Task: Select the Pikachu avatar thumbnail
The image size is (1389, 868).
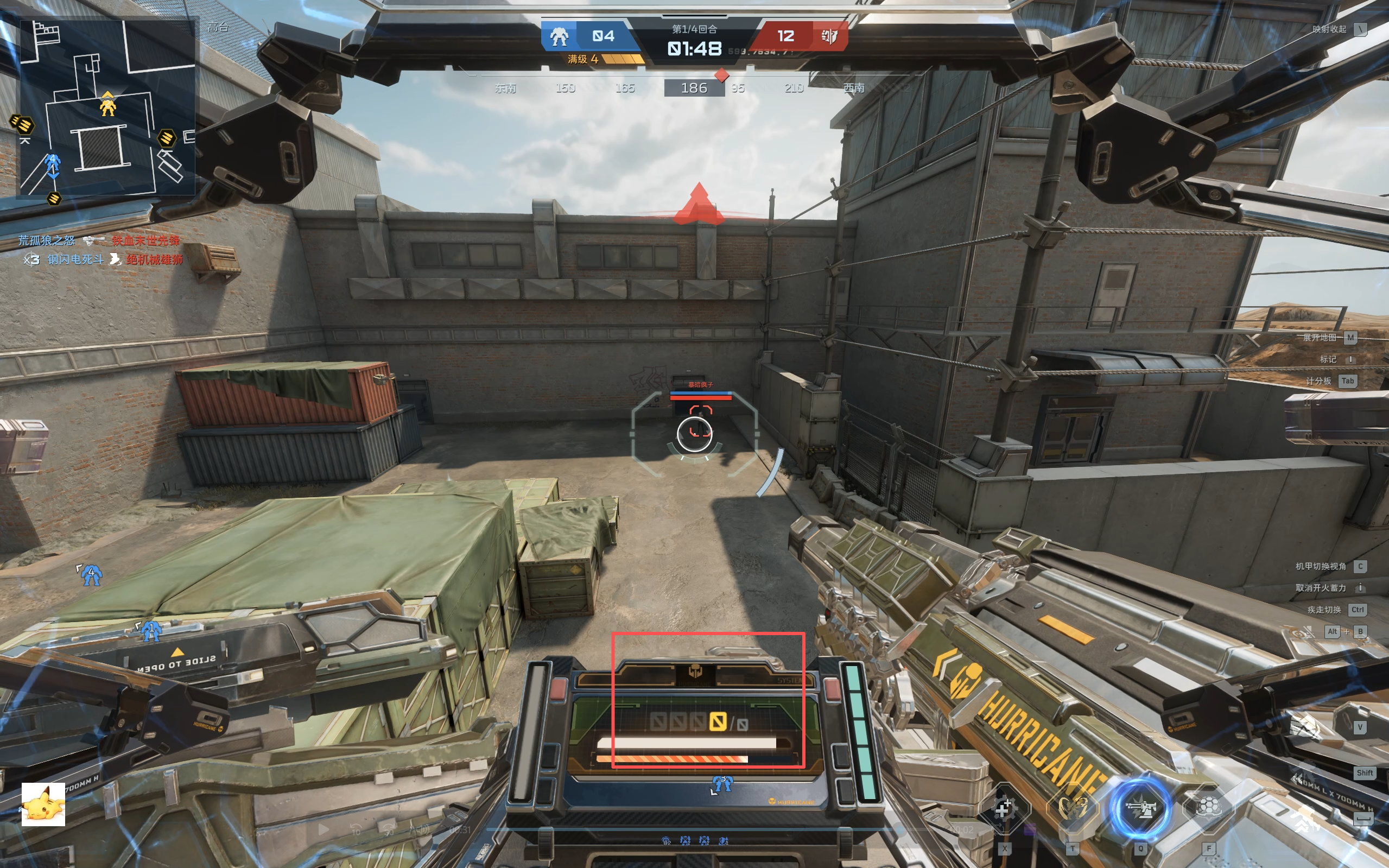Action: point(43,804)
